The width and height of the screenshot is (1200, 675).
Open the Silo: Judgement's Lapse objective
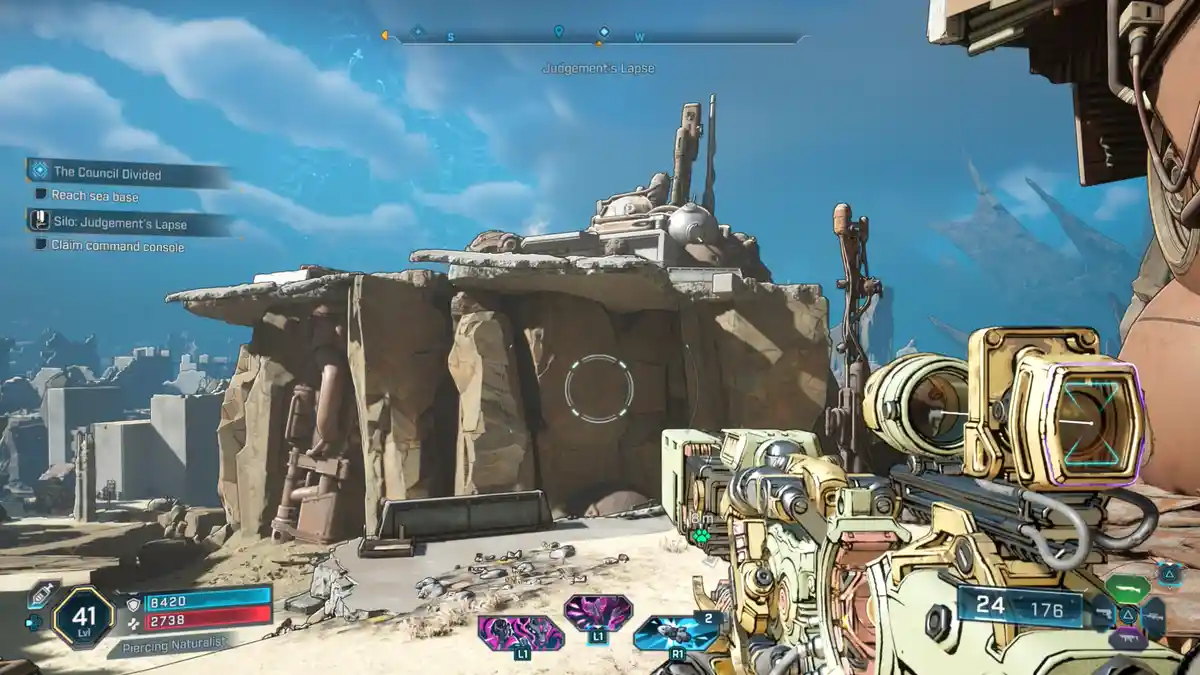tap(119, 224)
